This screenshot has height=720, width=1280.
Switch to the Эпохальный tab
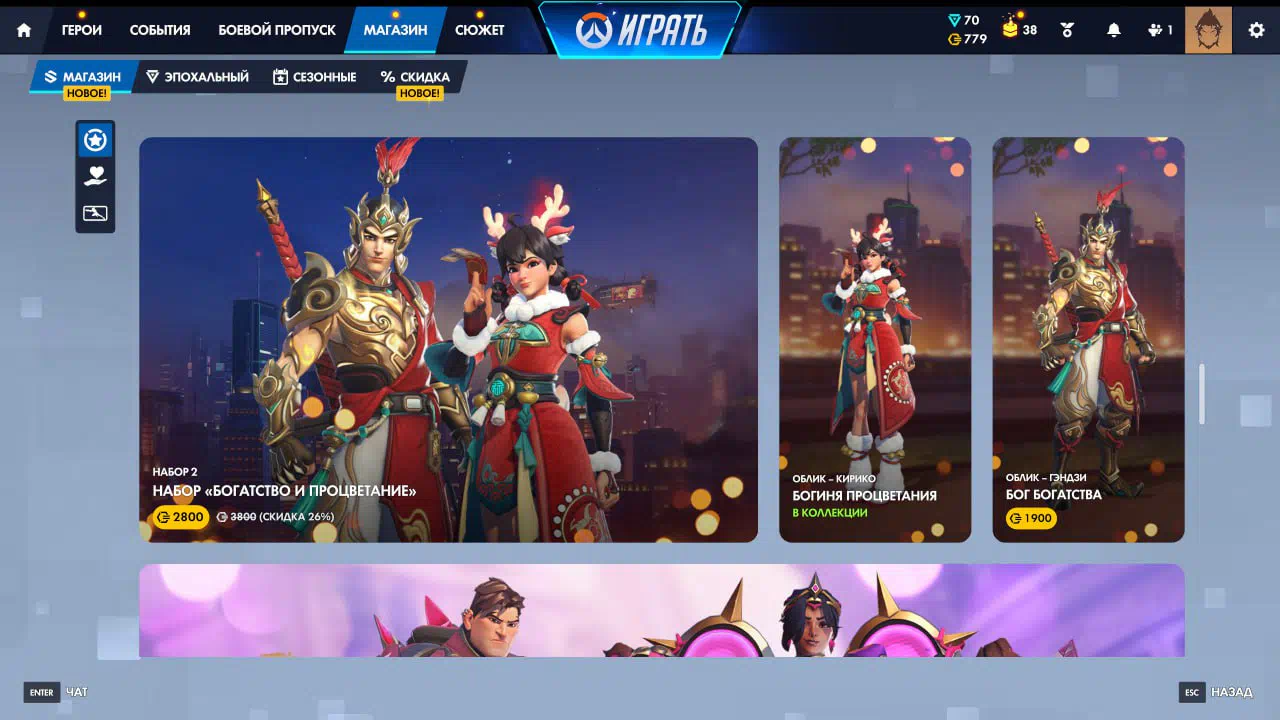pos(197,77)
